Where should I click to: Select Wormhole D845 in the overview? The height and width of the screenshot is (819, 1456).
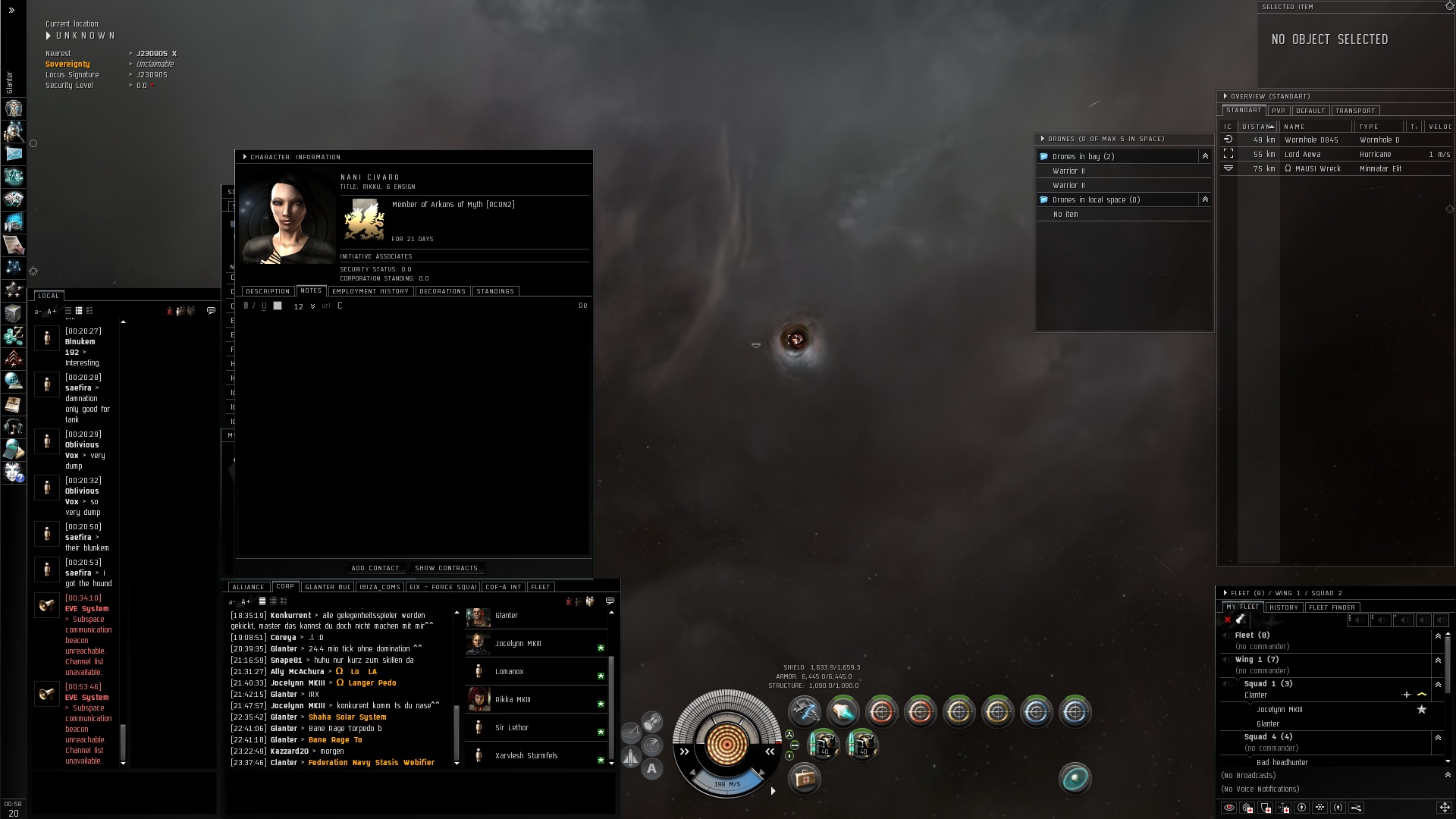point(1311,140)
